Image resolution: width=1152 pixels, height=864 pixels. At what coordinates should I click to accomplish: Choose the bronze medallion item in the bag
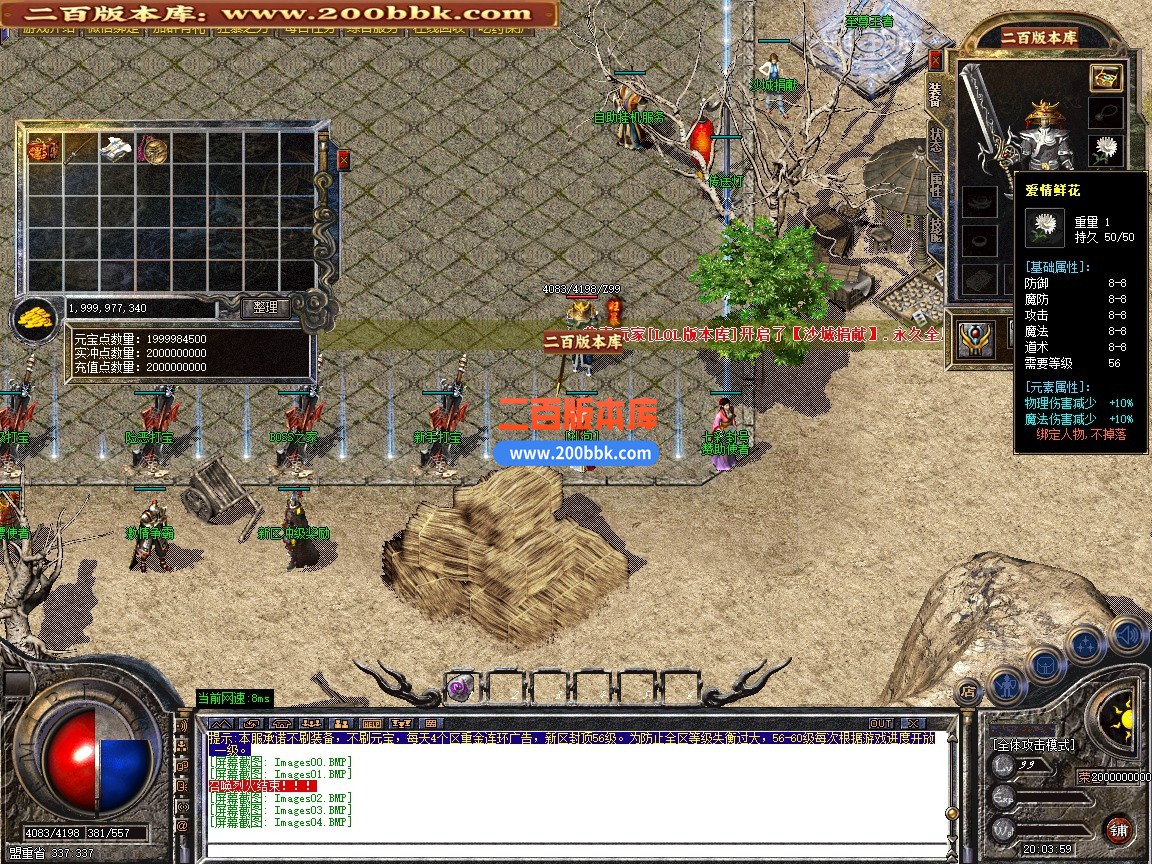tap(153, 150)
